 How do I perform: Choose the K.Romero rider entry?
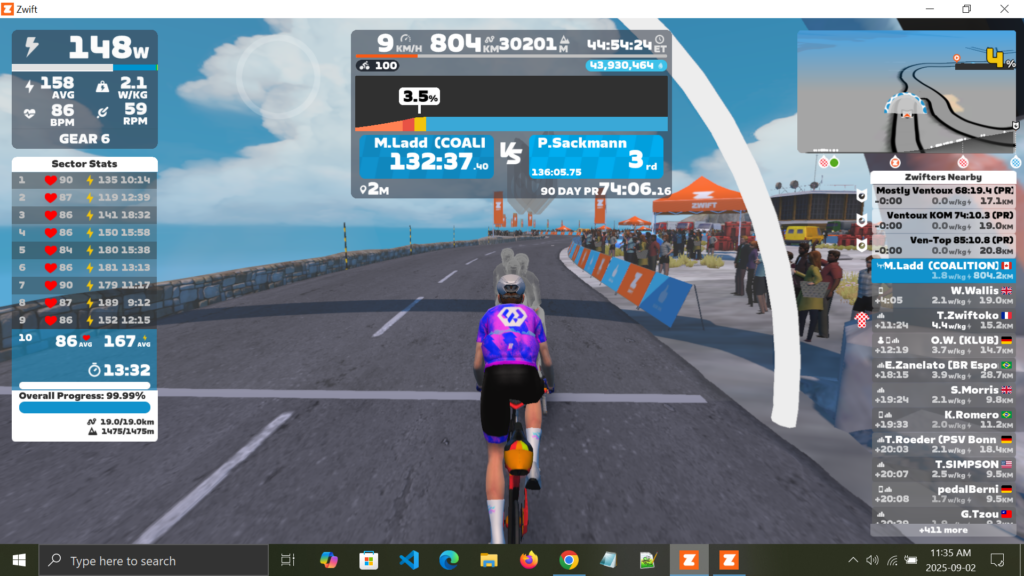[x=945, y=420]
